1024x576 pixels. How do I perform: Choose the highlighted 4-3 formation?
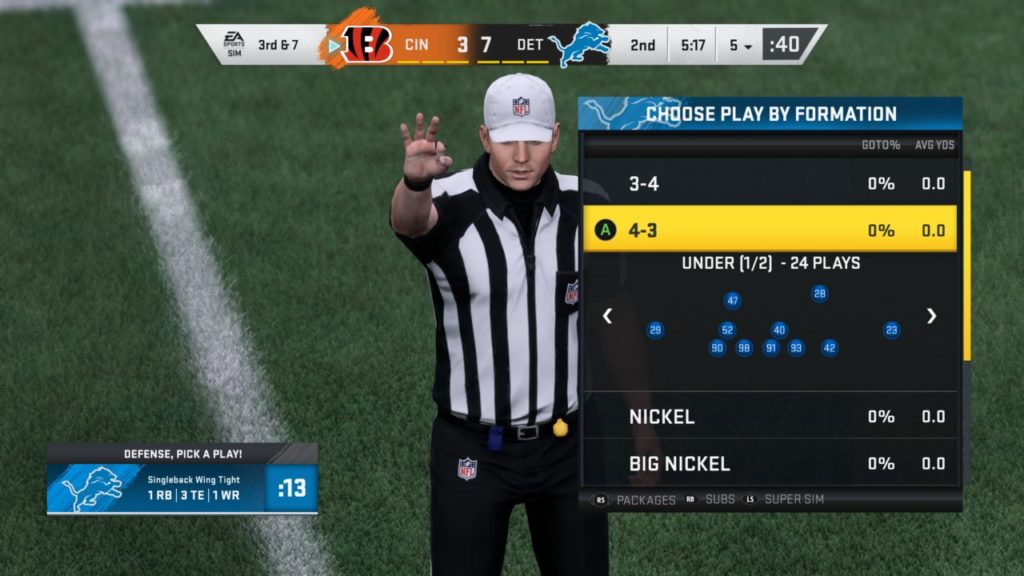(x=770, y=230)
